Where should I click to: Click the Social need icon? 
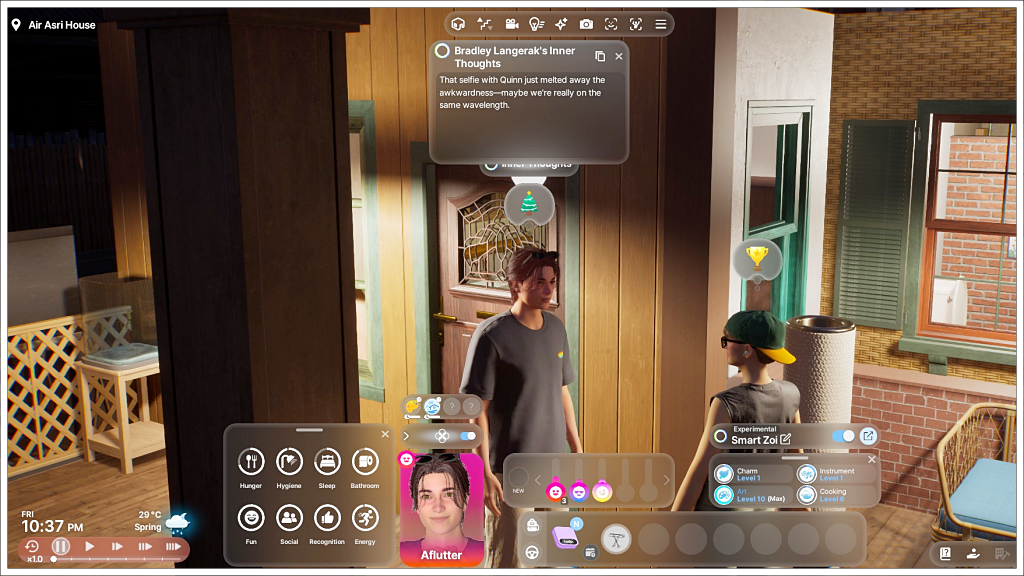[289, 518]
